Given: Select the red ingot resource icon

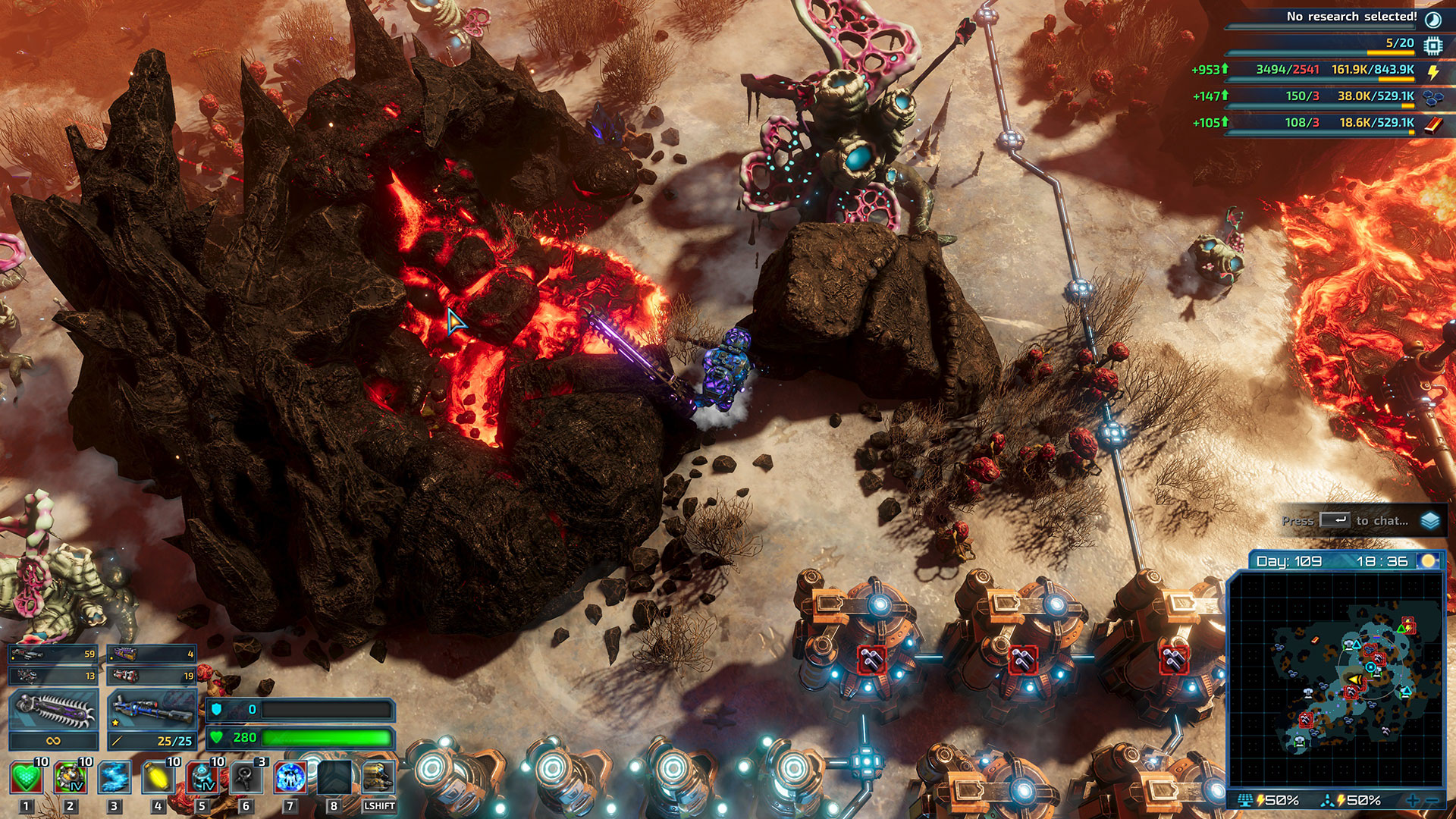Looking at the screenshot, I should [x=1432, y=124].
